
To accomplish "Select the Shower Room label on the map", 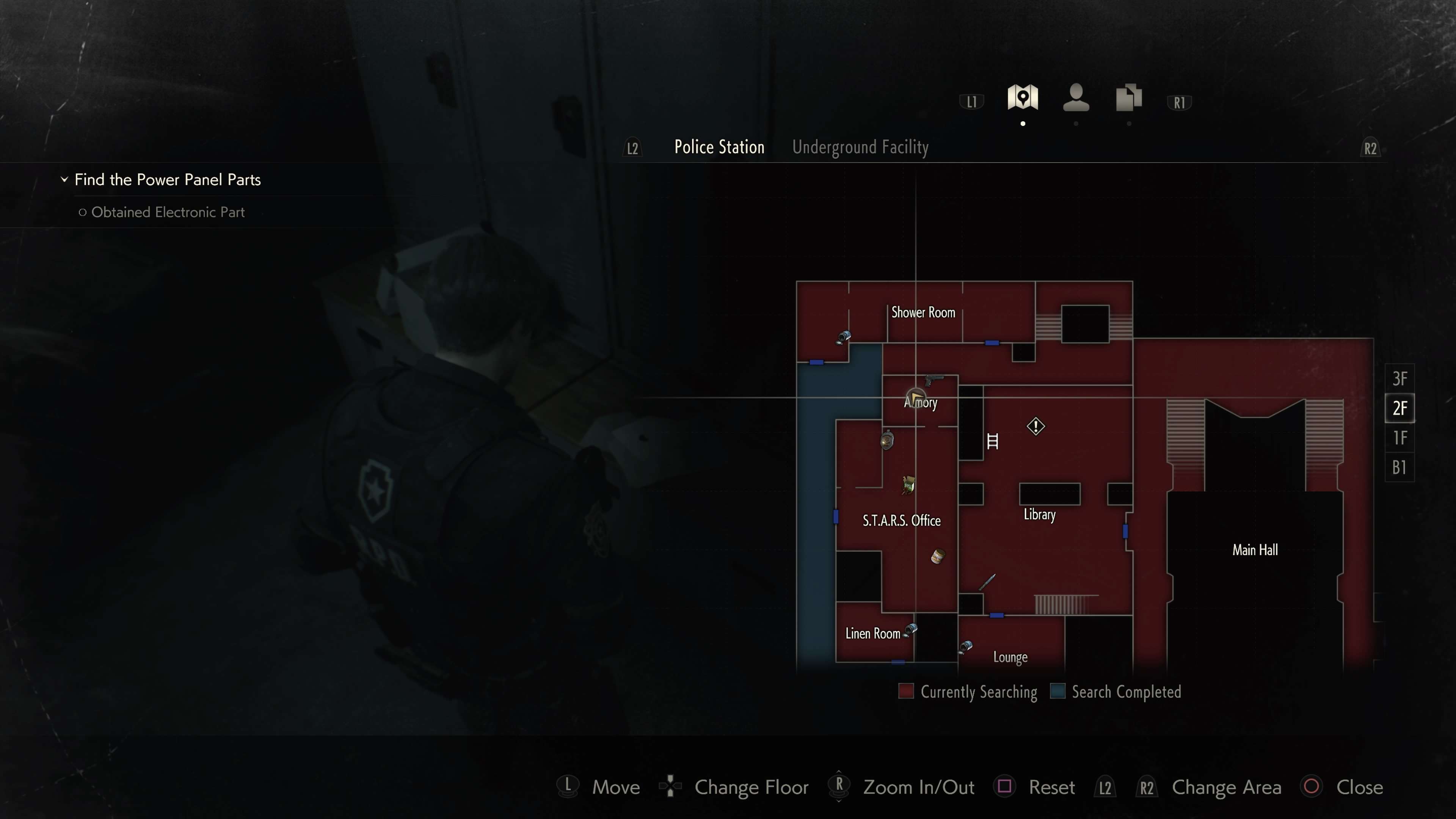I will (923, 312).
